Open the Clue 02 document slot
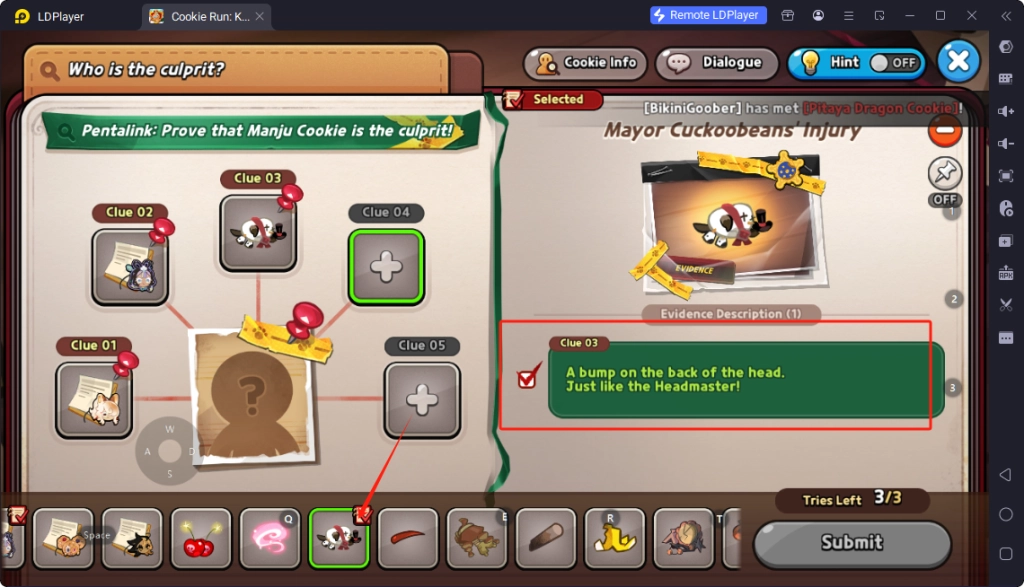1024x587 pixels. (x=130, y=266)
